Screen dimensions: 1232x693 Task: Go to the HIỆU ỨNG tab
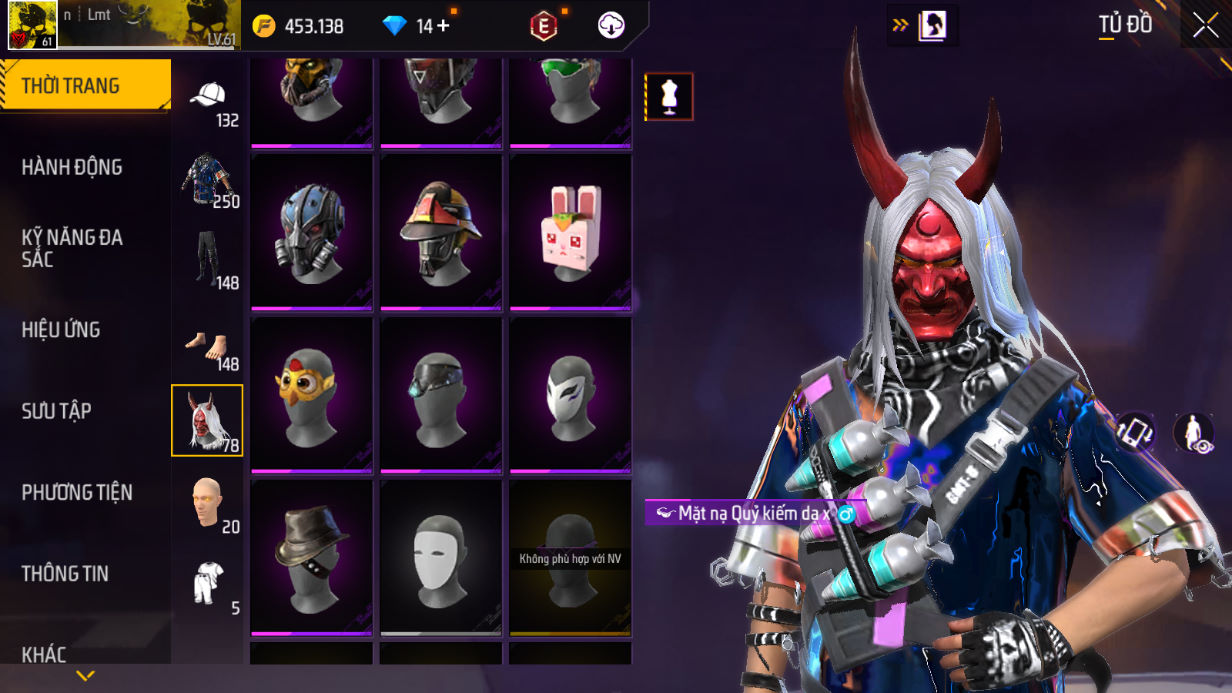click(x=61, y=330)
